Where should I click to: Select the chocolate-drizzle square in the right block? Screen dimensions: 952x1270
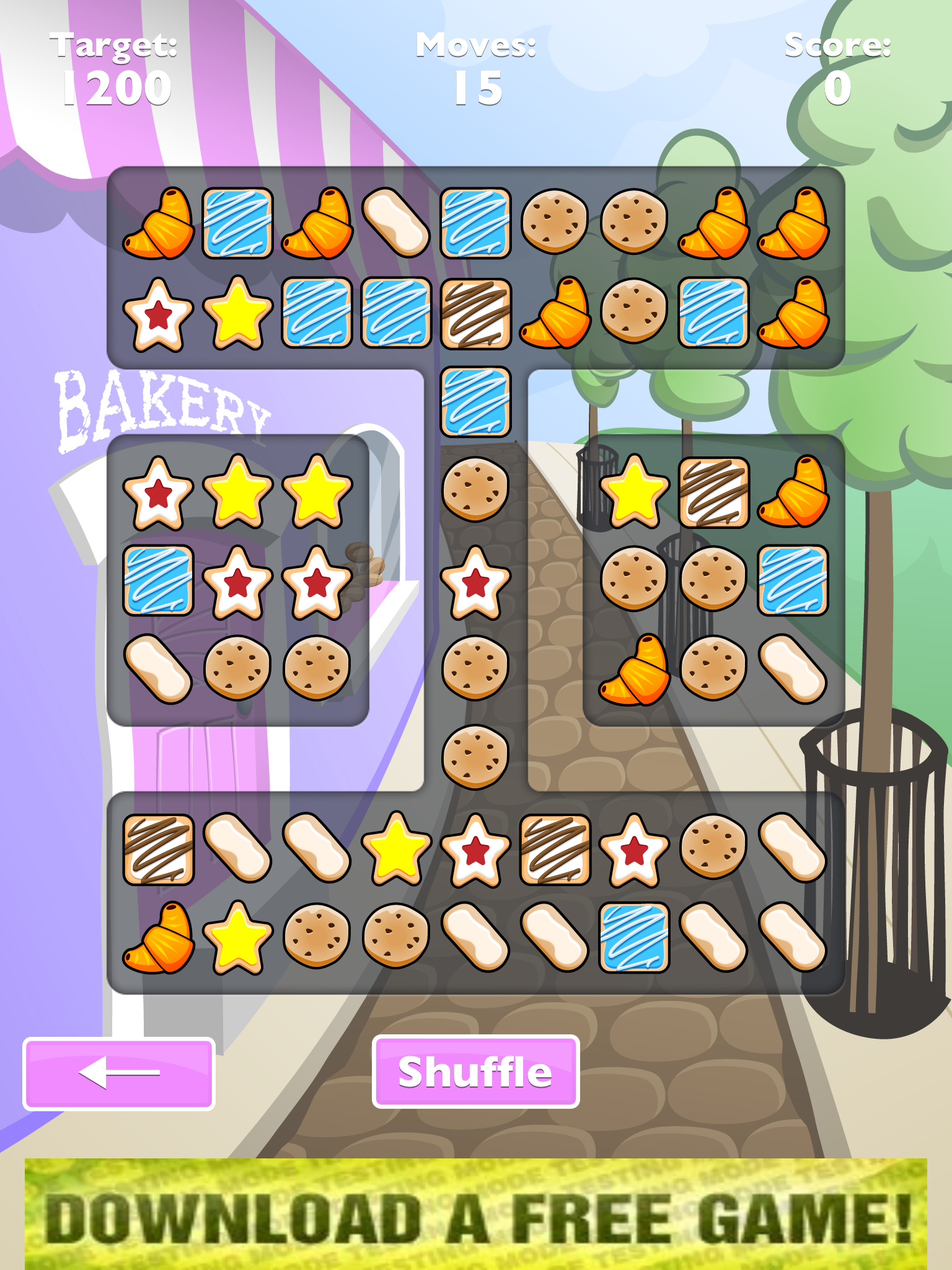(x=713, y=492)
